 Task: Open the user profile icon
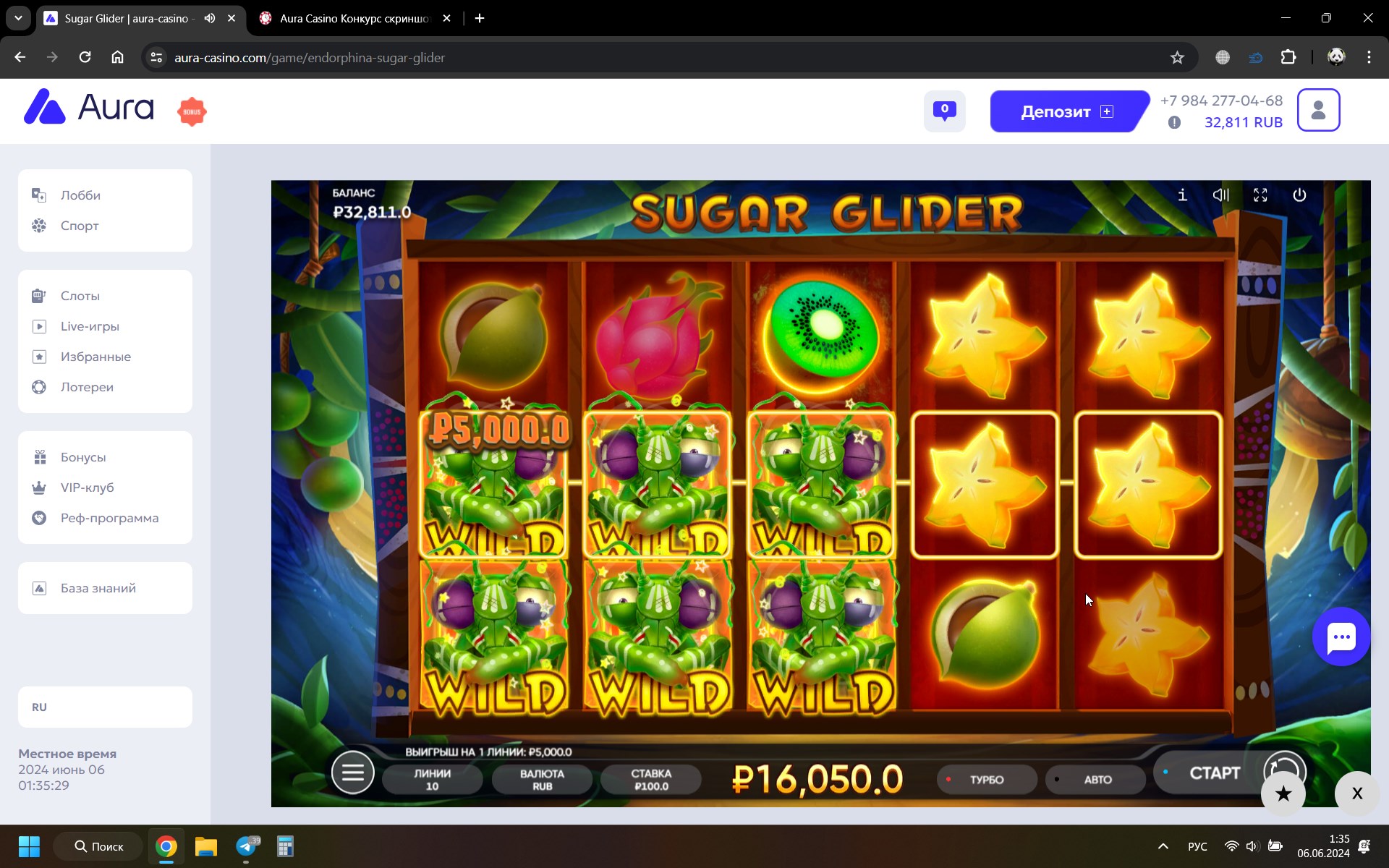1318,111
